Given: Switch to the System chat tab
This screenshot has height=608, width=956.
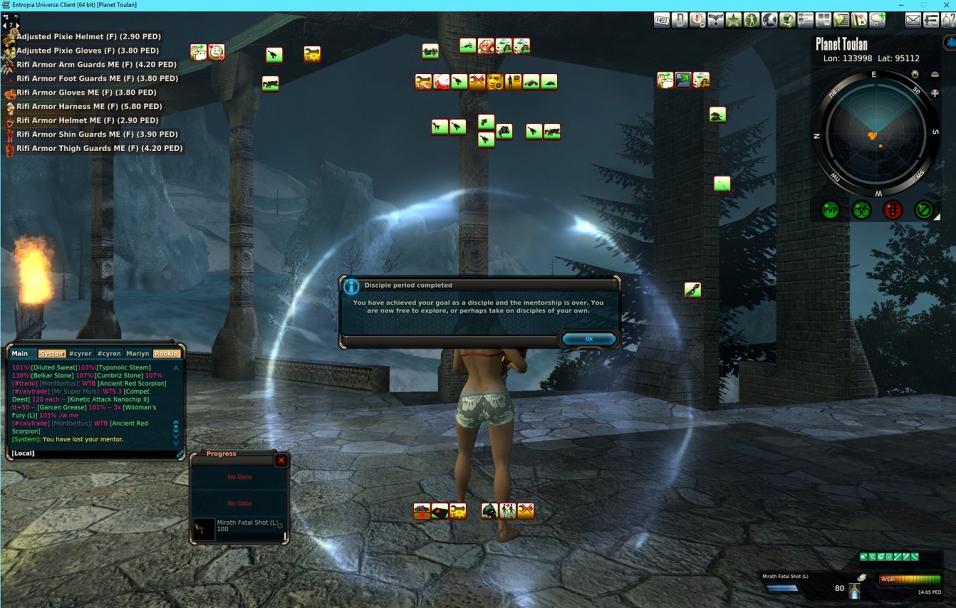Looking at the screenshot, I should tap(52, 353).
